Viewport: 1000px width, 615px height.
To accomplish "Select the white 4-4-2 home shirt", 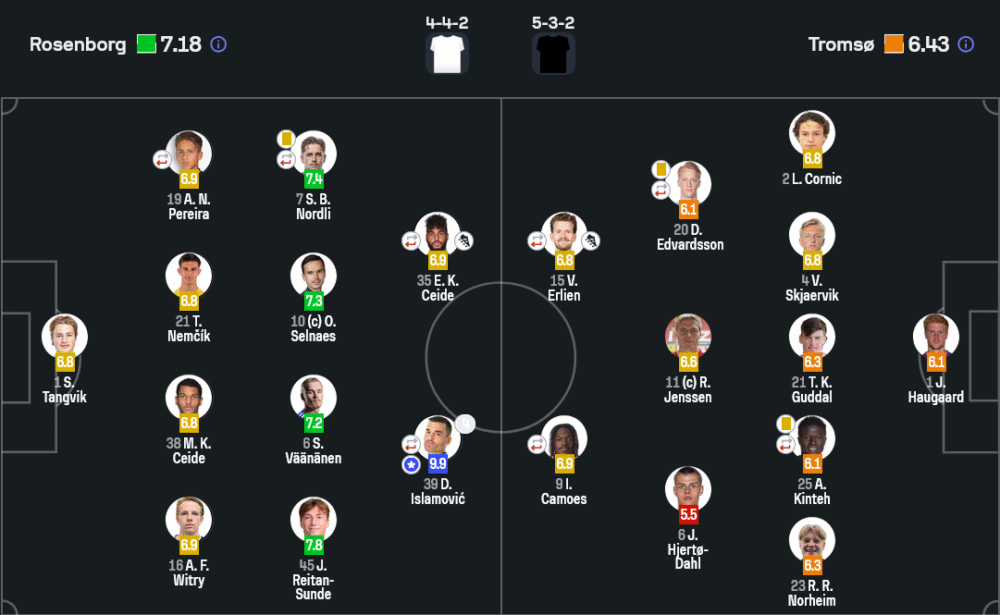I will [447, 52].
